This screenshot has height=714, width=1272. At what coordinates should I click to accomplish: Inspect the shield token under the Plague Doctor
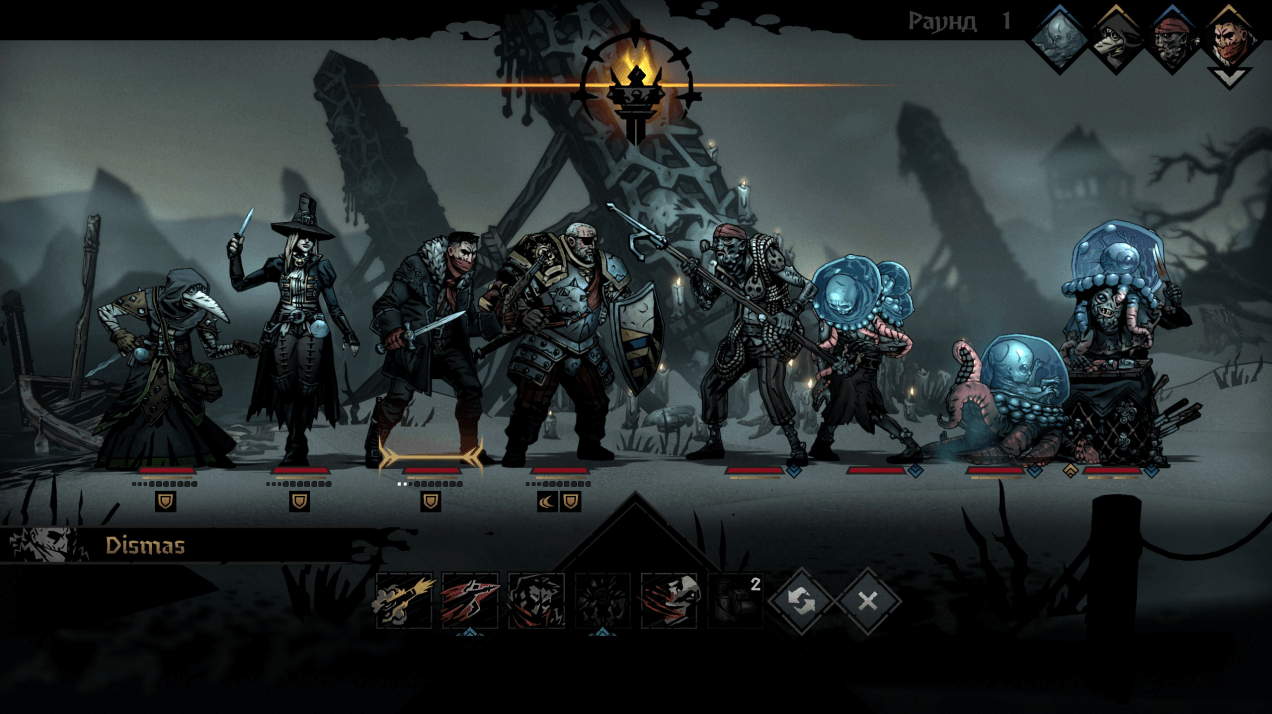(x=166, y=502)
